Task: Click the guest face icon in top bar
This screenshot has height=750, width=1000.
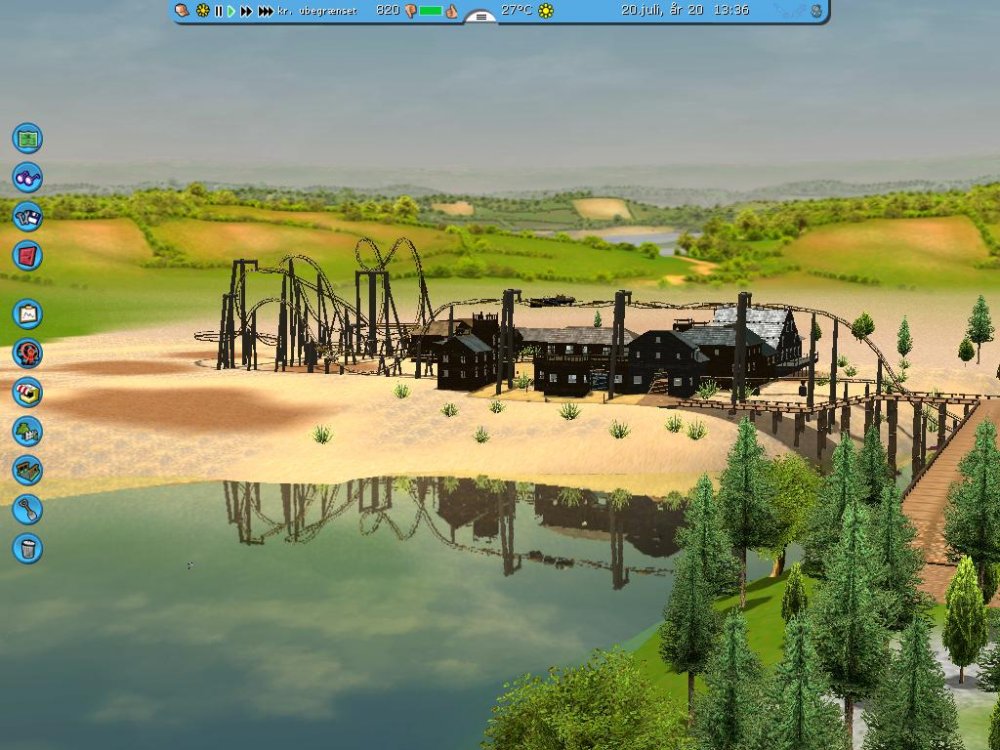Action: click(x=181, y=11)
